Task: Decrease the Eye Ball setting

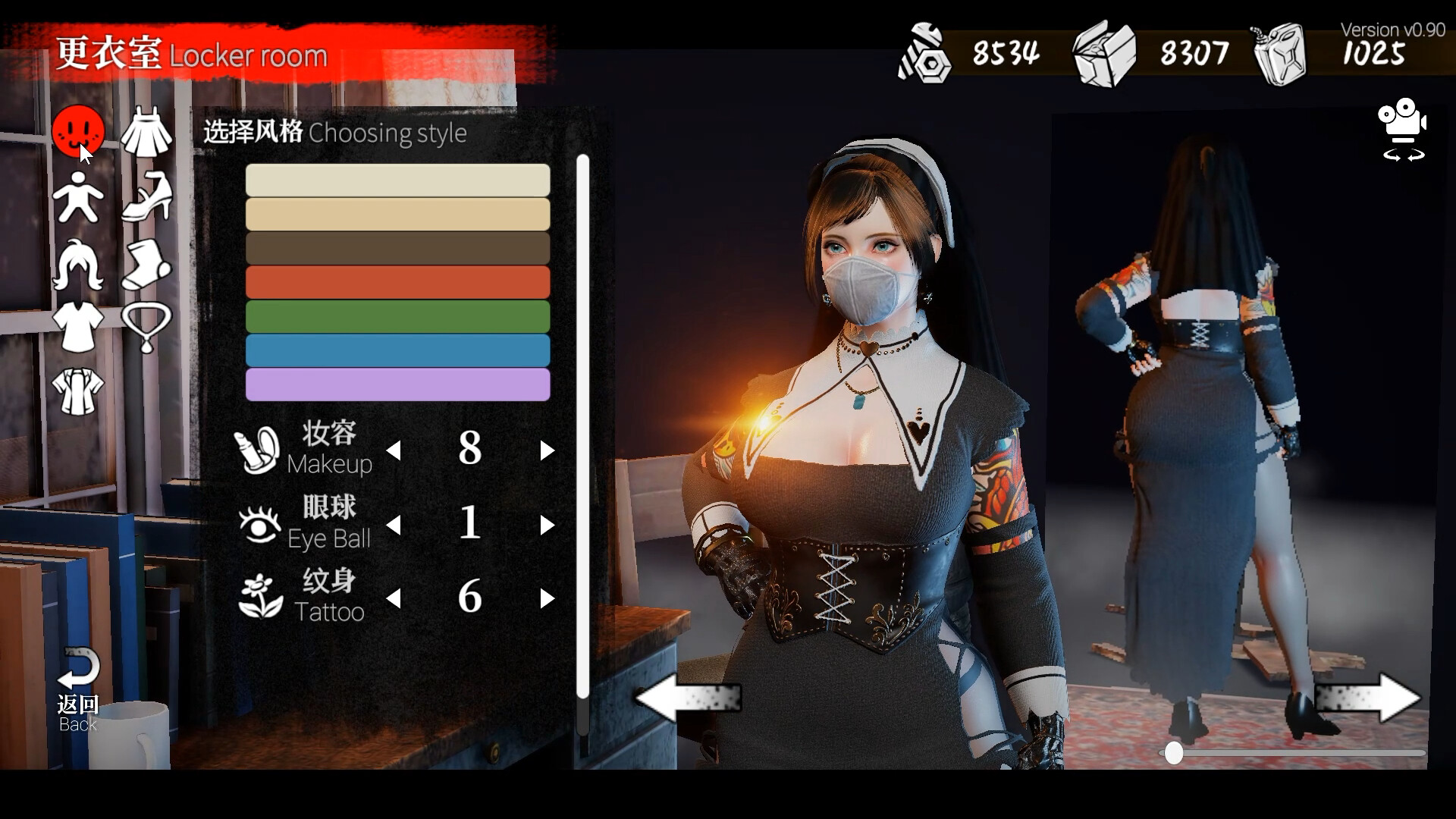Action: [x=394, y=524]
